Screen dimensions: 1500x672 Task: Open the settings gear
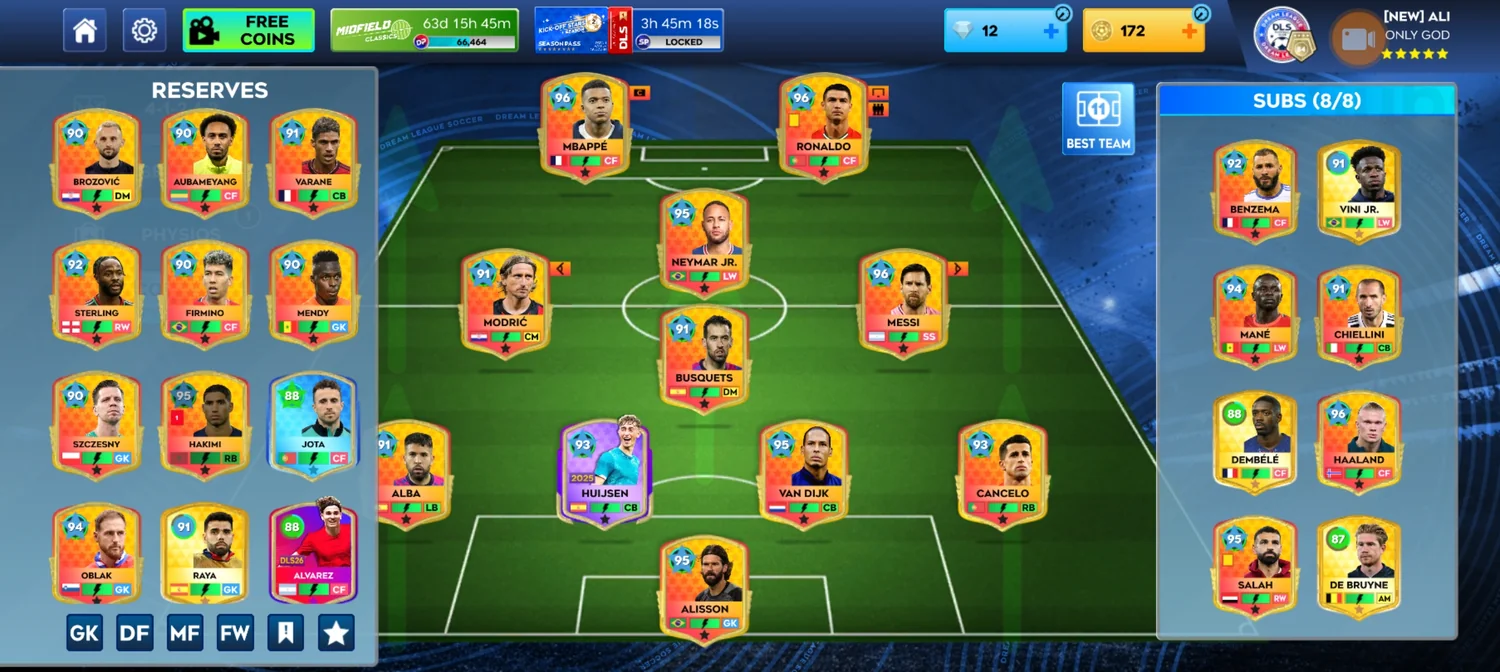[144, 31]
